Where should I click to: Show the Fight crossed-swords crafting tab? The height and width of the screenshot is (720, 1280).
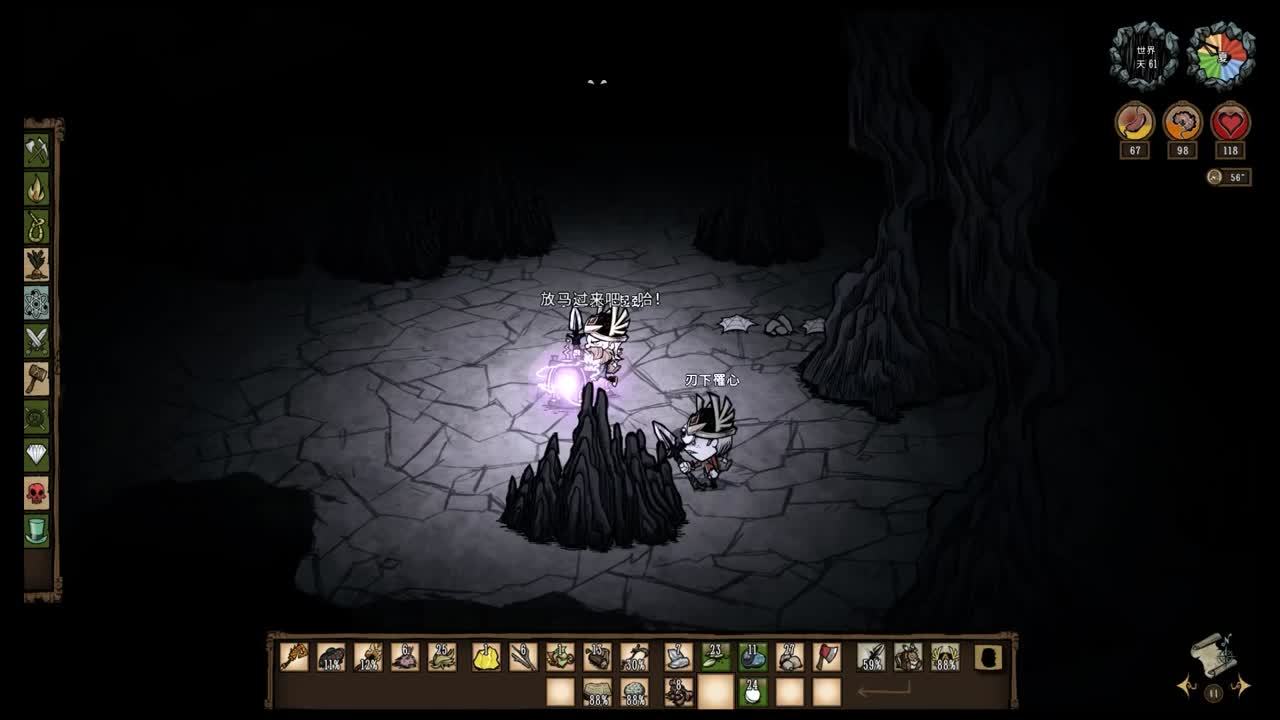(37, 341)
